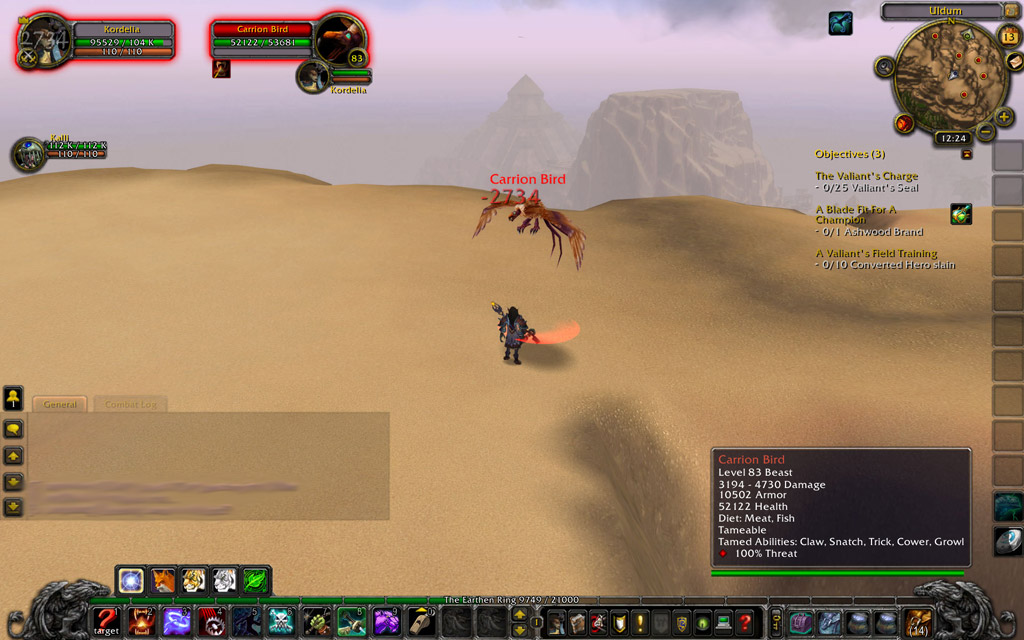Use the whistle ability on the action bar

tap(422, 622)
